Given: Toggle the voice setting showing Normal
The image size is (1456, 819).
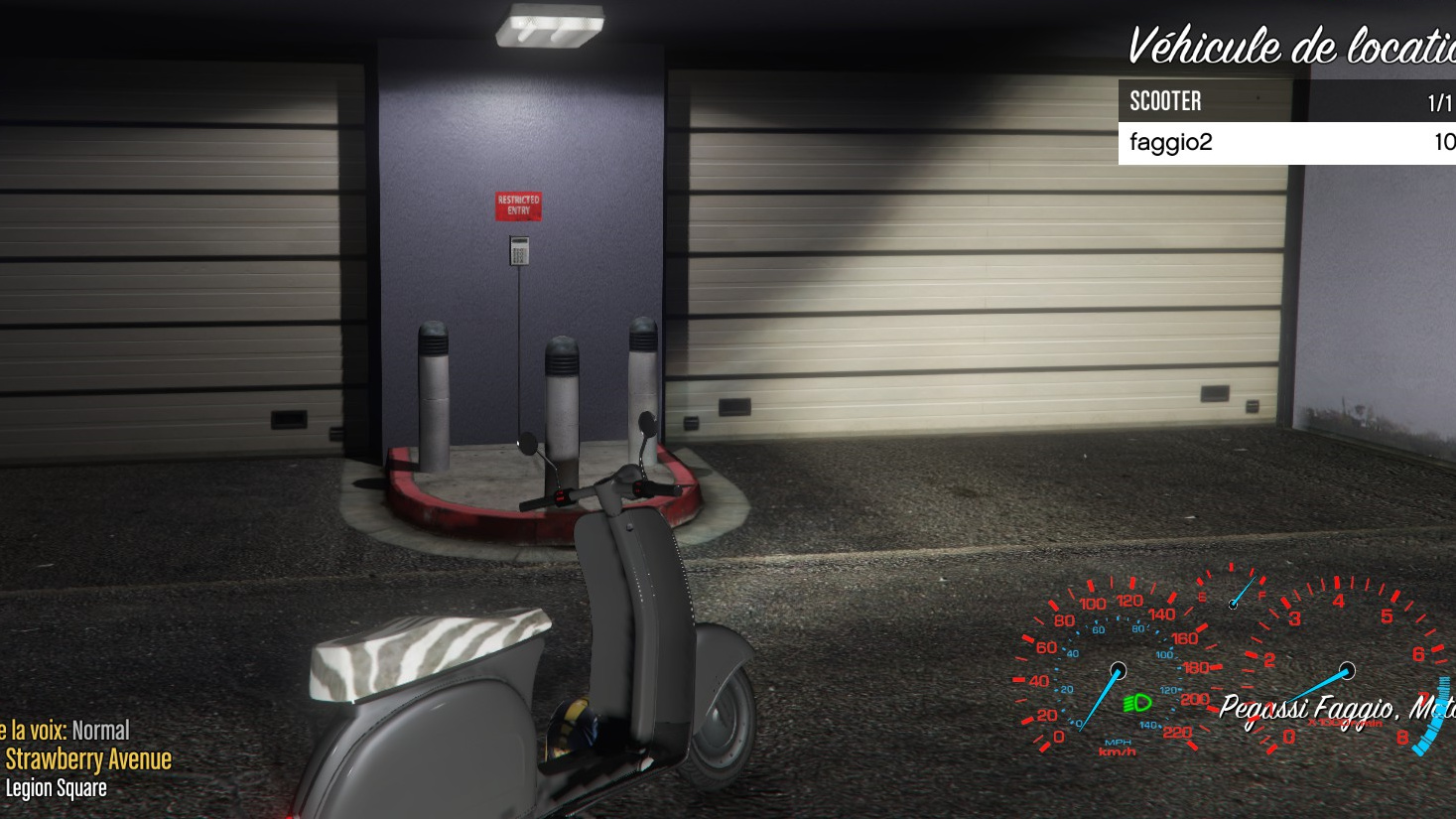Looking at the screenshot, I should 103,730.
